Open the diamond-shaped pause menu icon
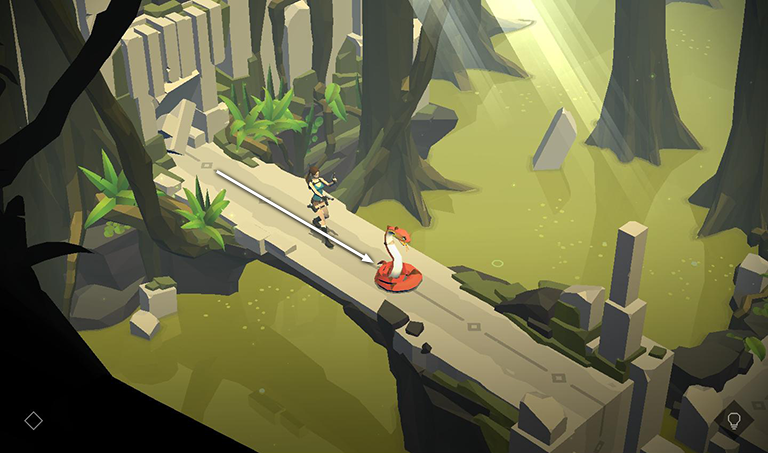 [x=33, y=420]
